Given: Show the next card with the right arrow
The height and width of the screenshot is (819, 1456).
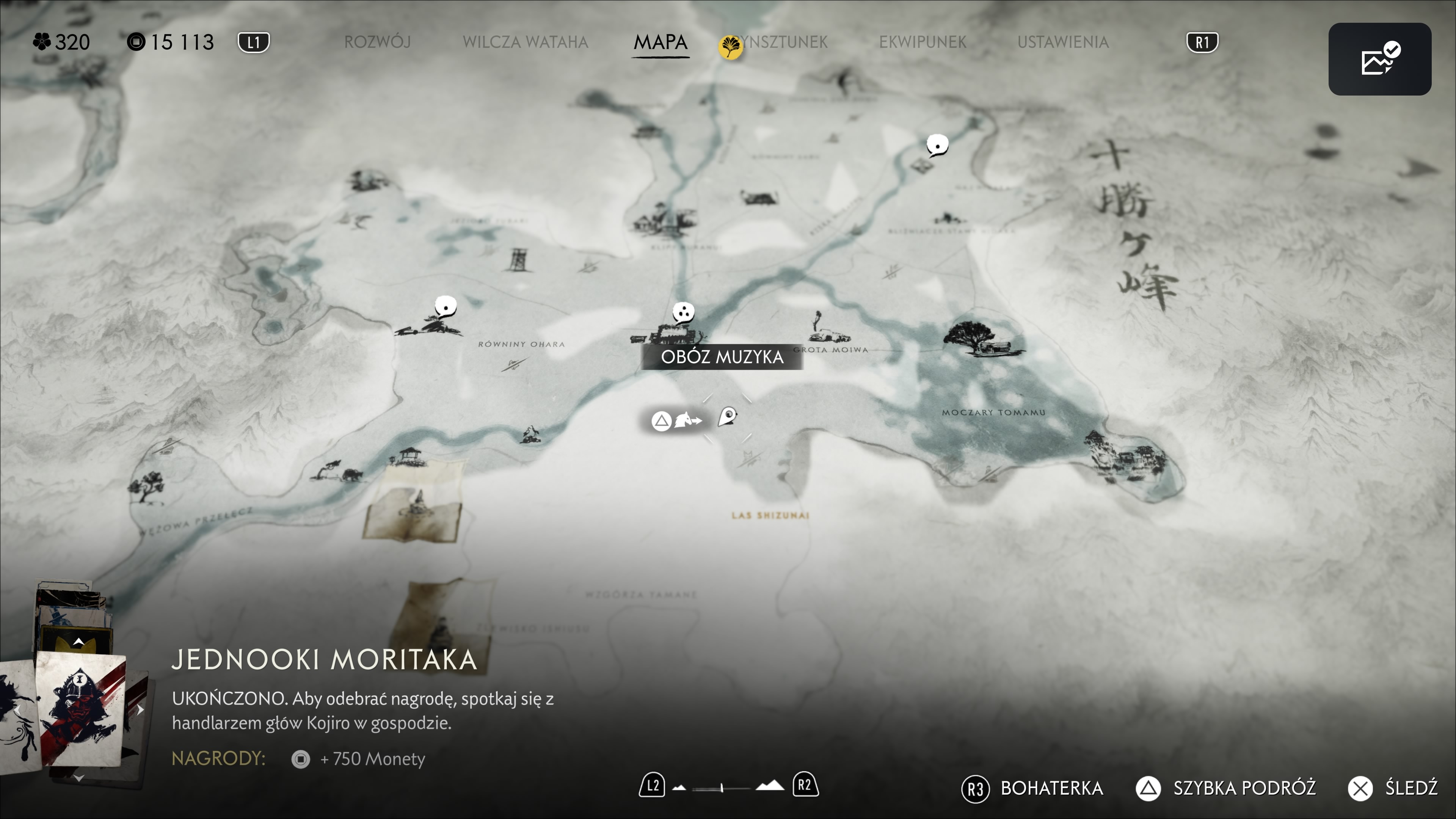Looking at the screenshot, I should [140, 709].
